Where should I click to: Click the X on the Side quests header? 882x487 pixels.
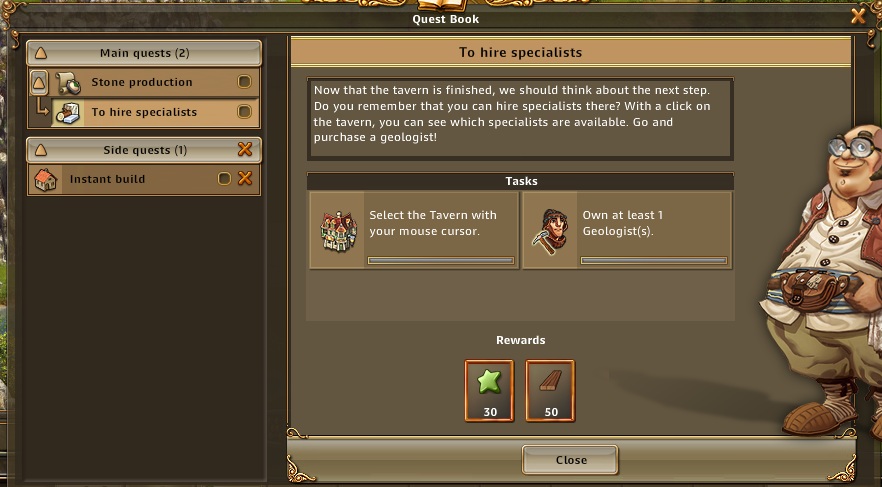(244, 150)
